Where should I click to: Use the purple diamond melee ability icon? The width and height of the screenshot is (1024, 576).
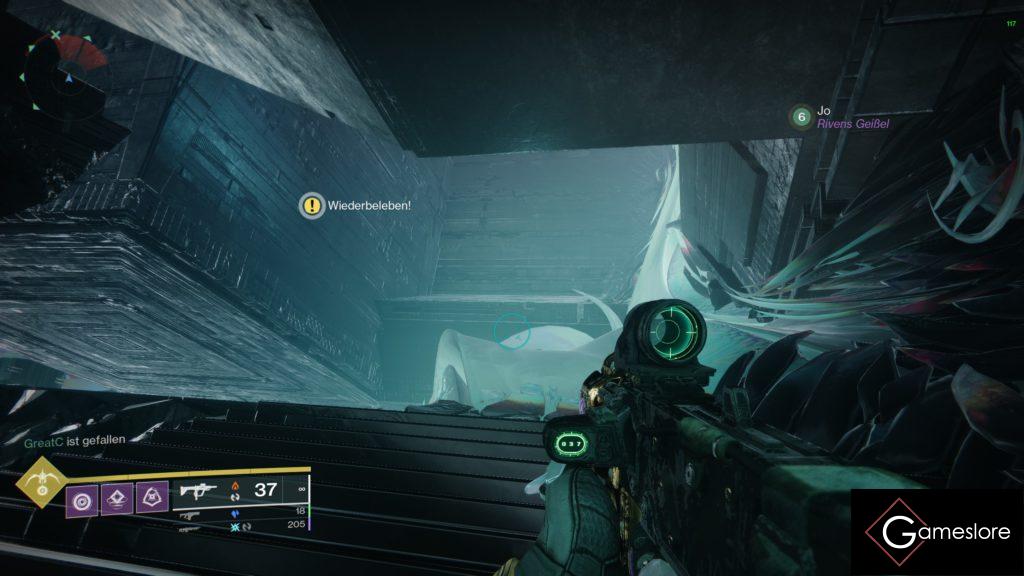point(115,496)
